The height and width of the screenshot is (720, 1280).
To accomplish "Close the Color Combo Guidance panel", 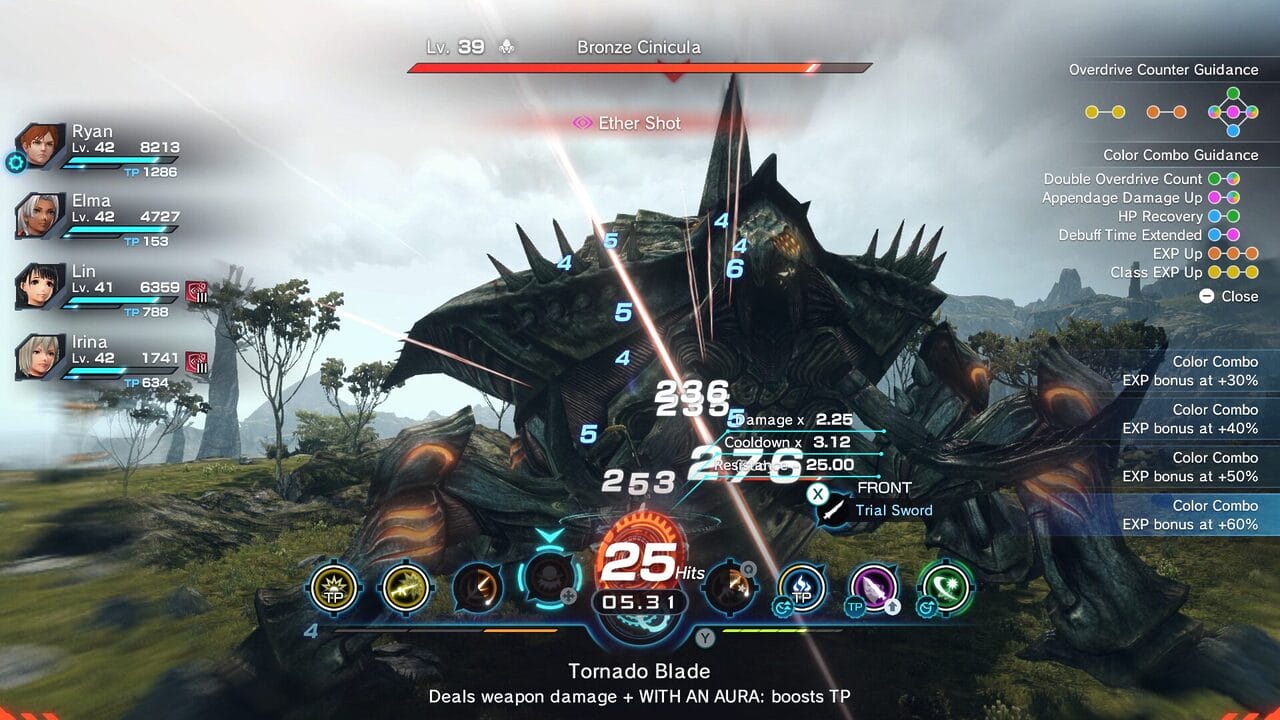I will click(1228, 296).
